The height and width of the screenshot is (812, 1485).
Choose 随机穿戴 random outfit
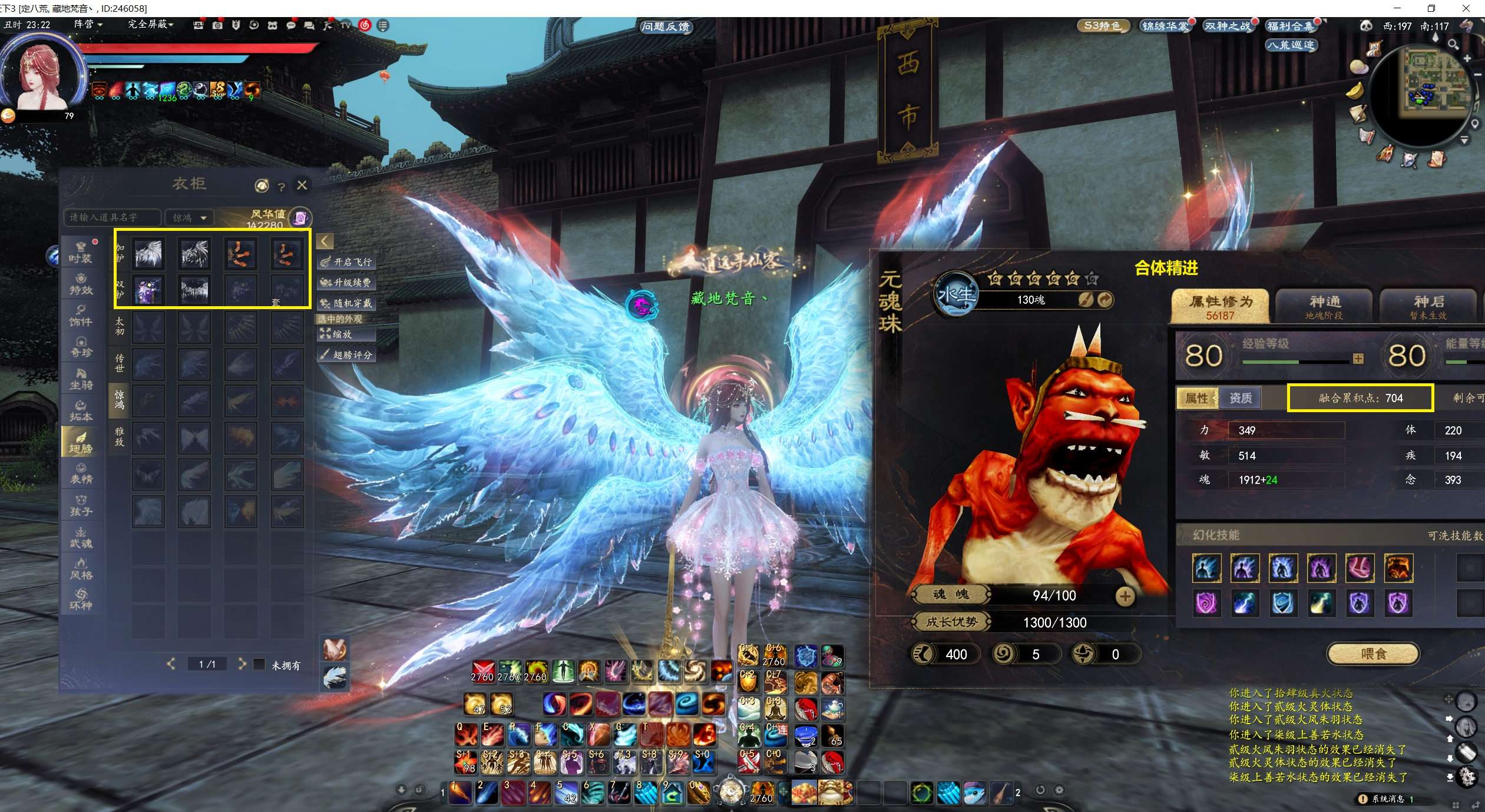click(x=346, y=303)
